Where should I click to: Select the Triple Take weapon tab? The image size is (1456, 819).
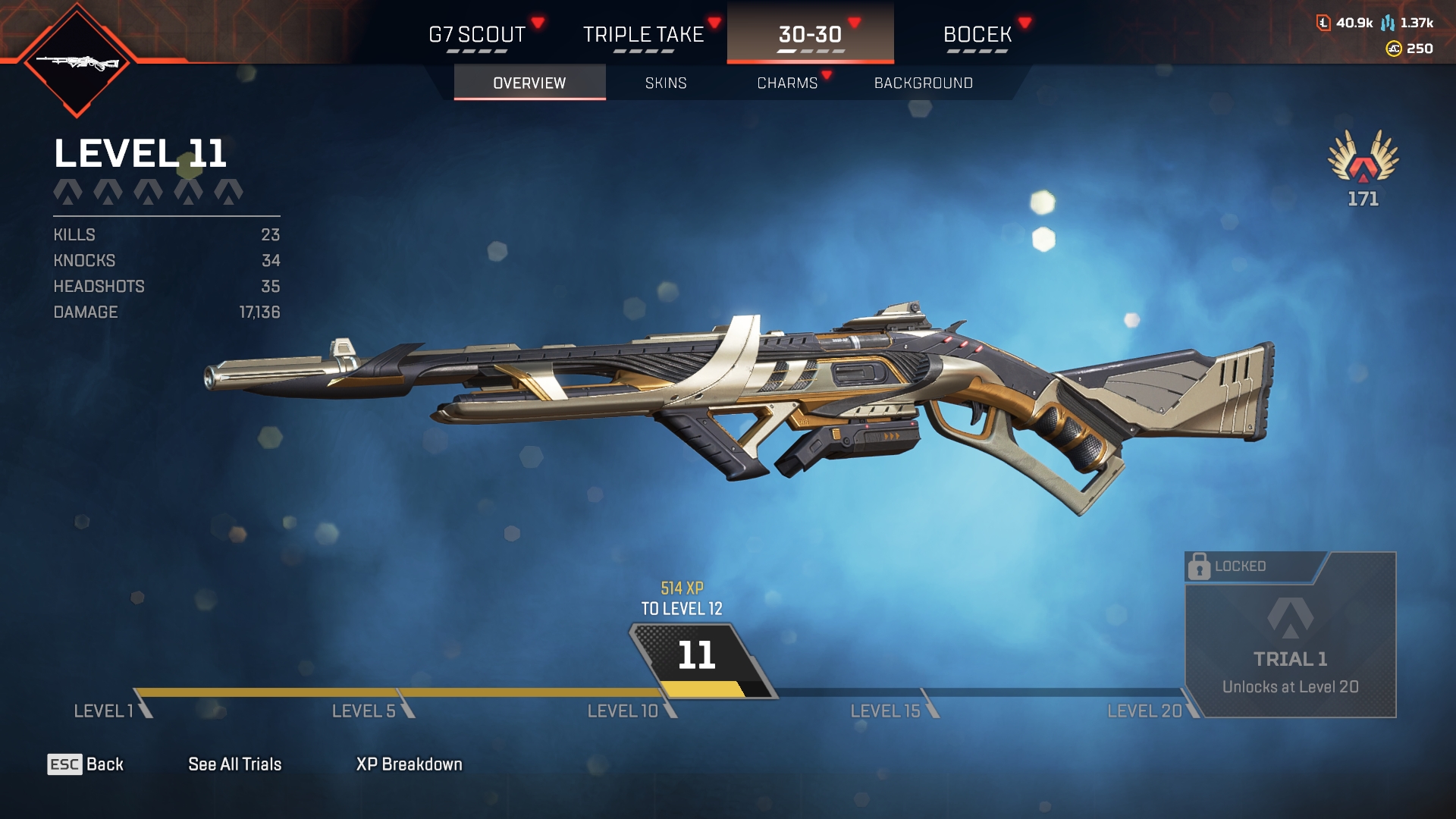pos(643,35)
